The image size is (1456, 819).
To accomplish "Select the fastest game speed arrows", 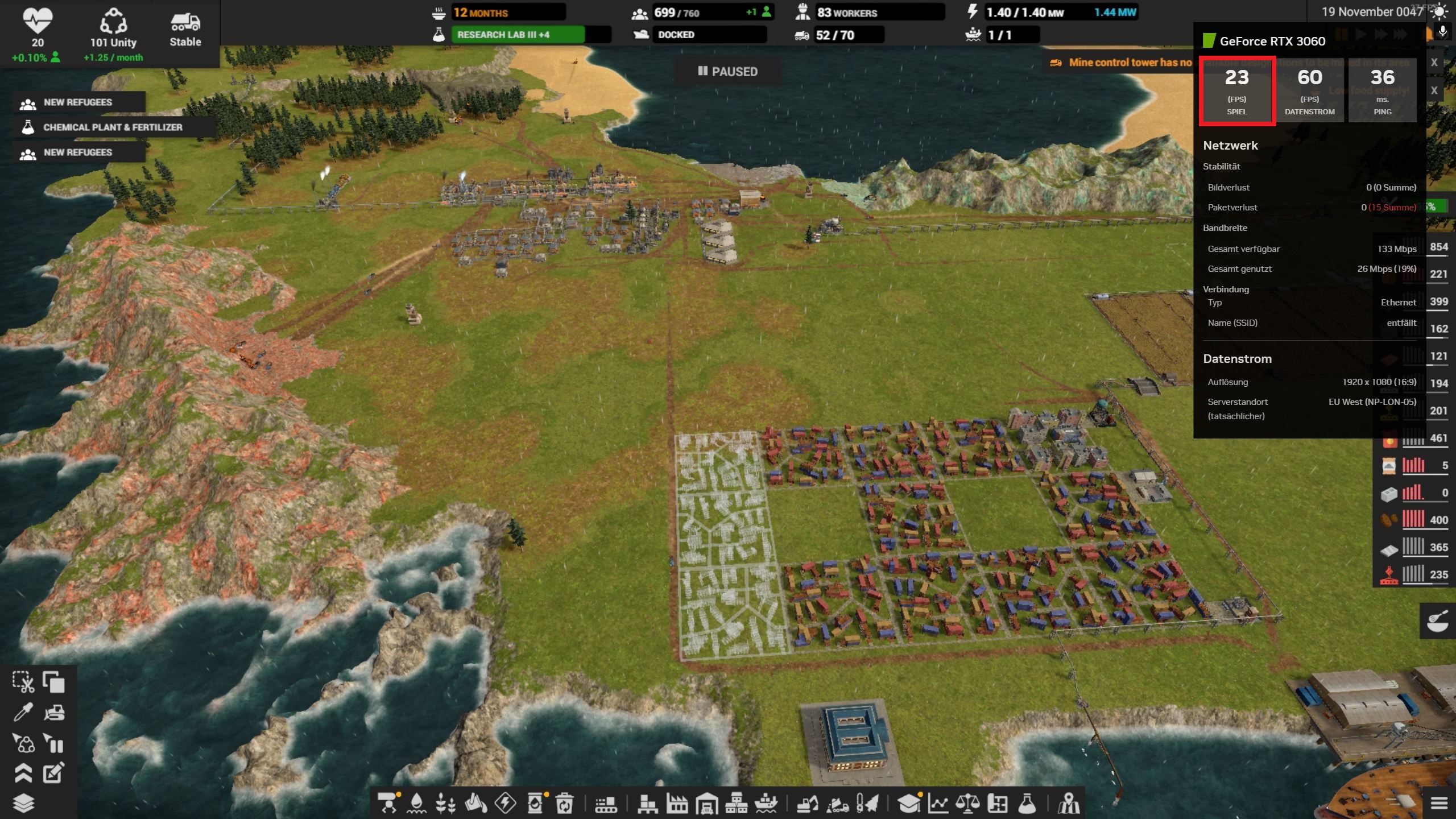I will [x=1400, y=33].
